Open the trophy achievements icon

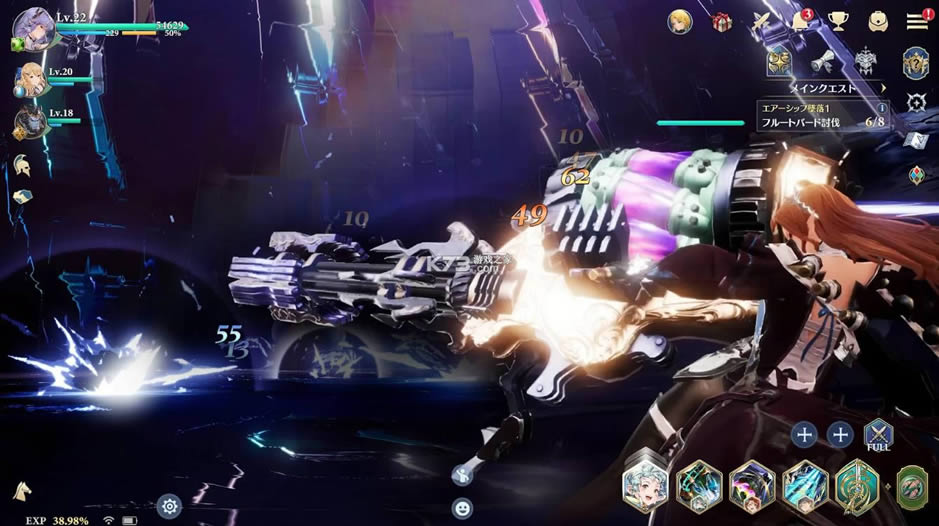tap(838, 21)
